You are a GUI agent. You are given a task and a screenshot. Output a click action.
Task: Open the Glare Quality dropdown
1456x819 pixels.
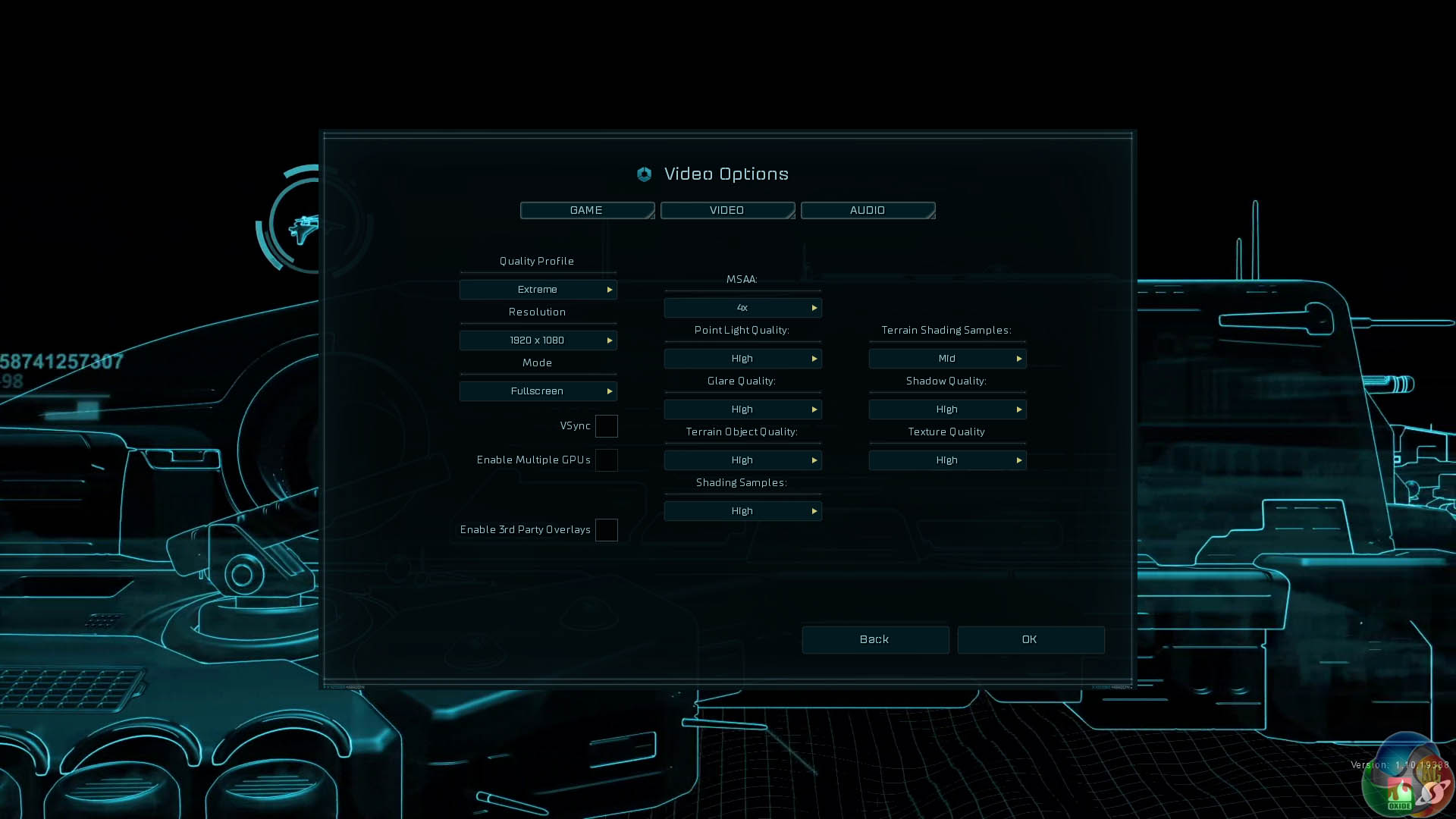[742, 409]
